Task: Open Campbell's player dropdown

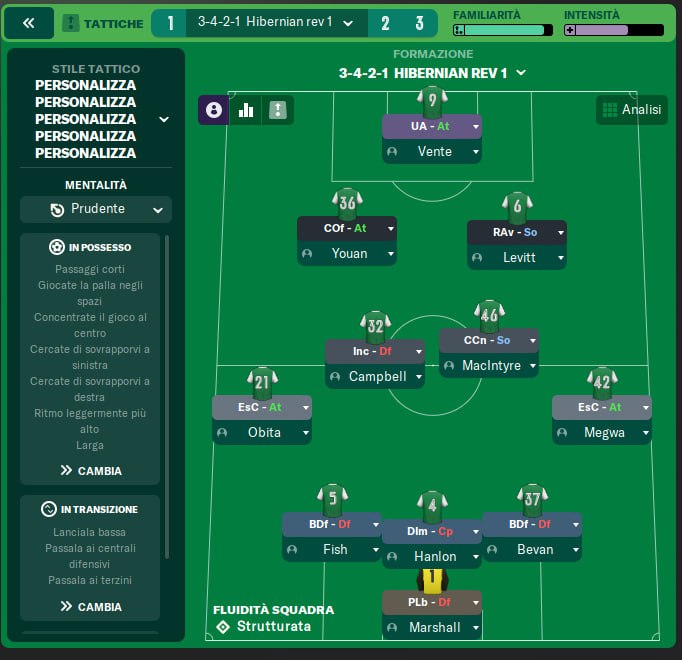Action: [419, 377]
